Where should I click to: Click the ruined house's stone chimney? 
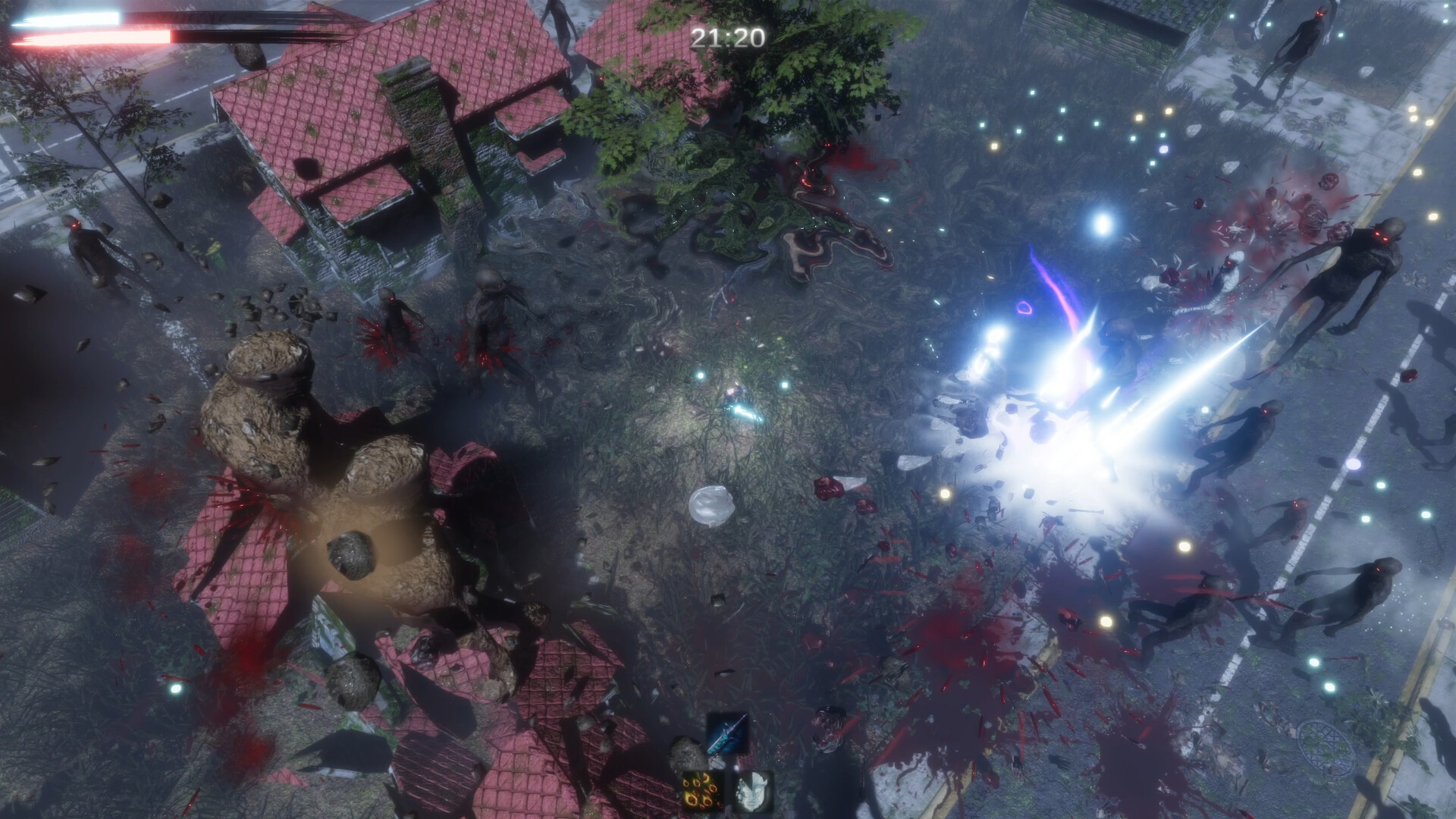(x=413, y=99)
